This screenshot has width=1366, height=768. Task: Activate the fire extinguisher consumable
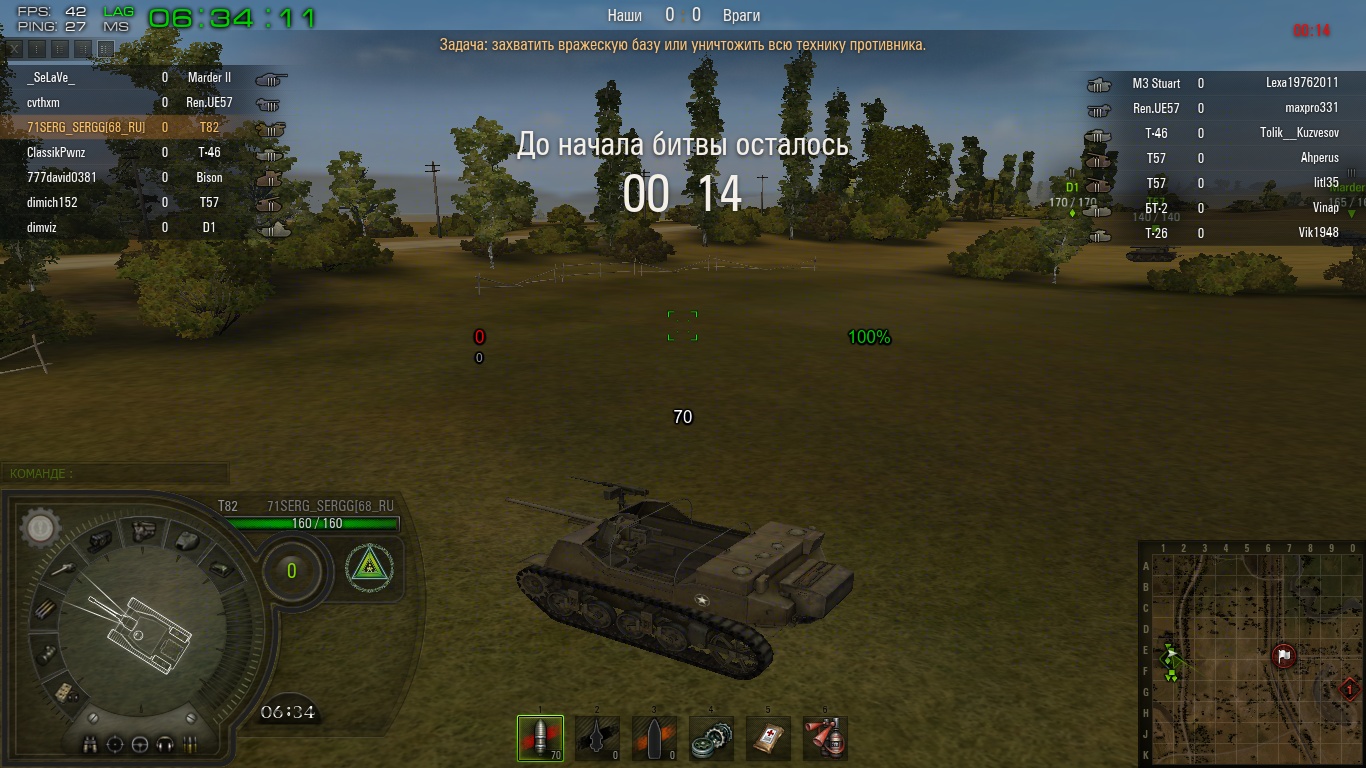(x=825, y=738)
